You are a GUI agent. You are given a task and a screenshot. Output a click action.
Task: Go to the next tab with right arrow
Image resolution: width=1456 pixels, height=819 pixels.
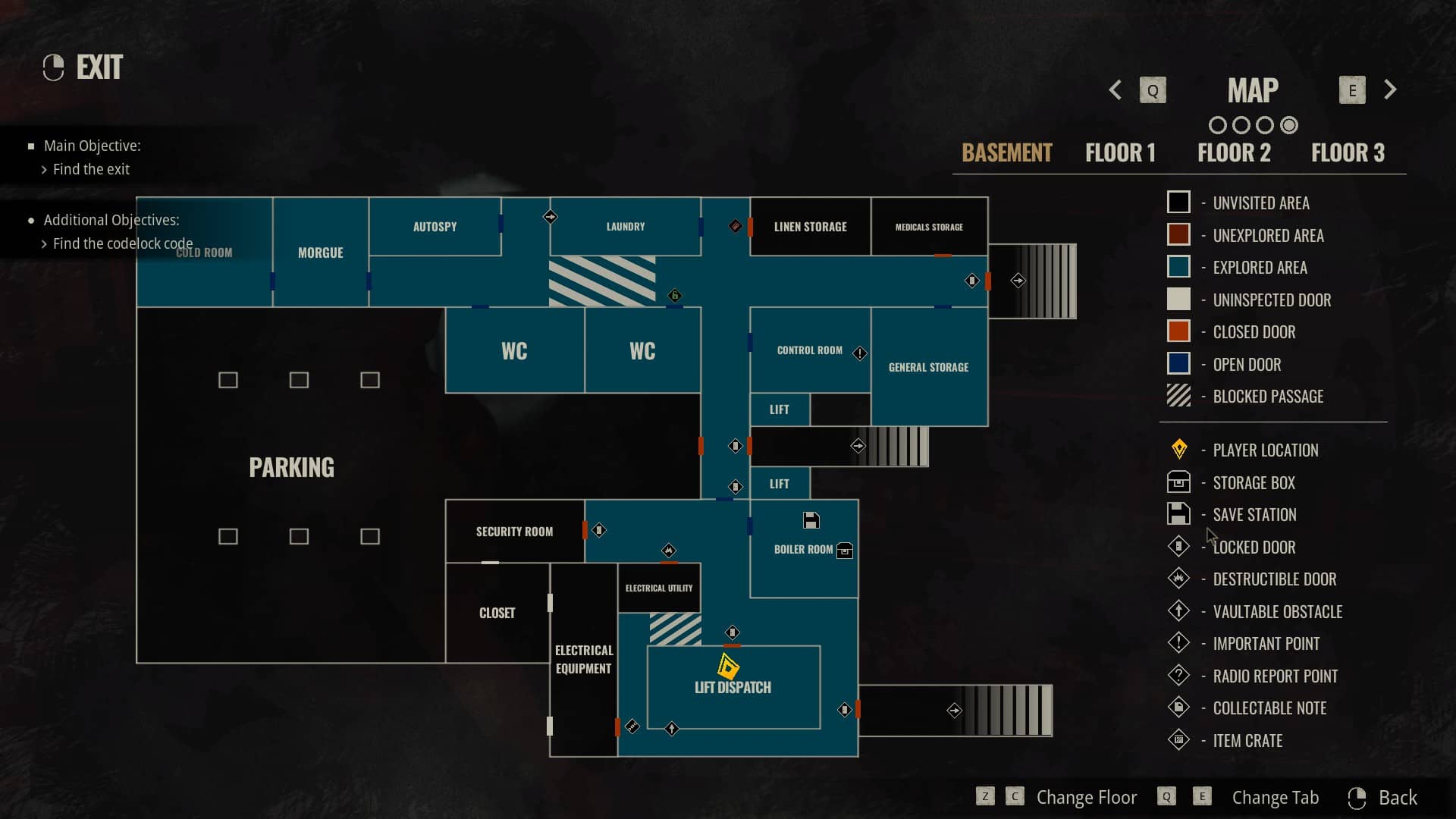1390,90
